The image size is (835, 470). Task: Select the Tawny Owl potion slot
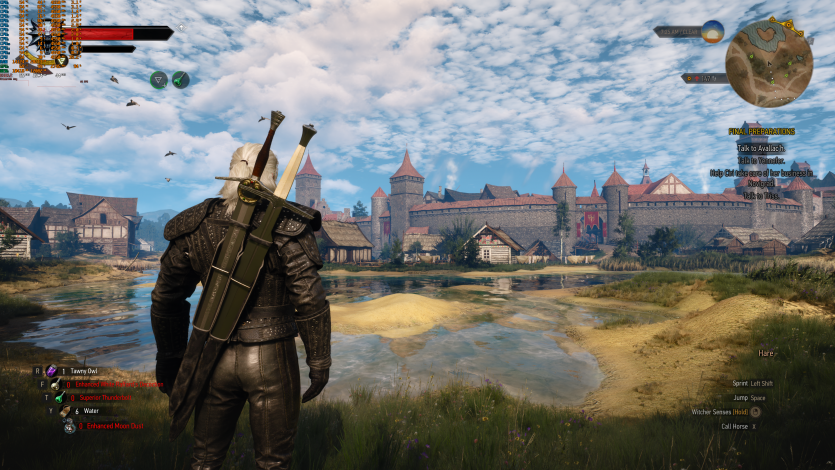[x=51, y=371]
